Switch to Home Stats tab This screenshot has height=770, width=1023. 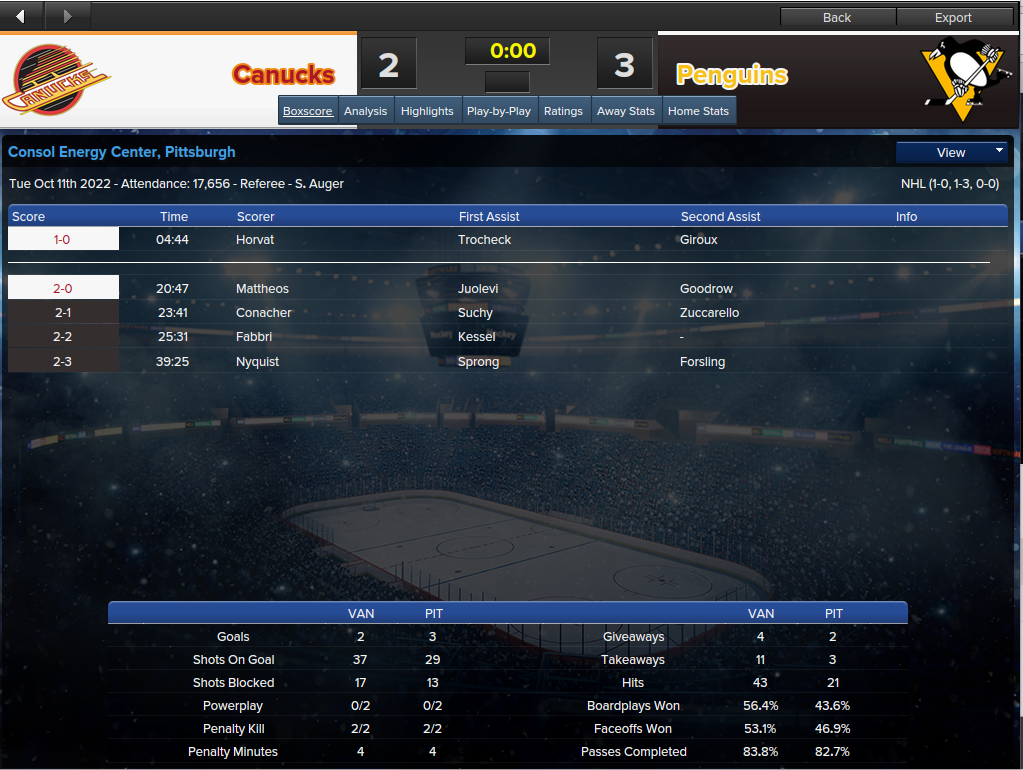coord(698,111)
